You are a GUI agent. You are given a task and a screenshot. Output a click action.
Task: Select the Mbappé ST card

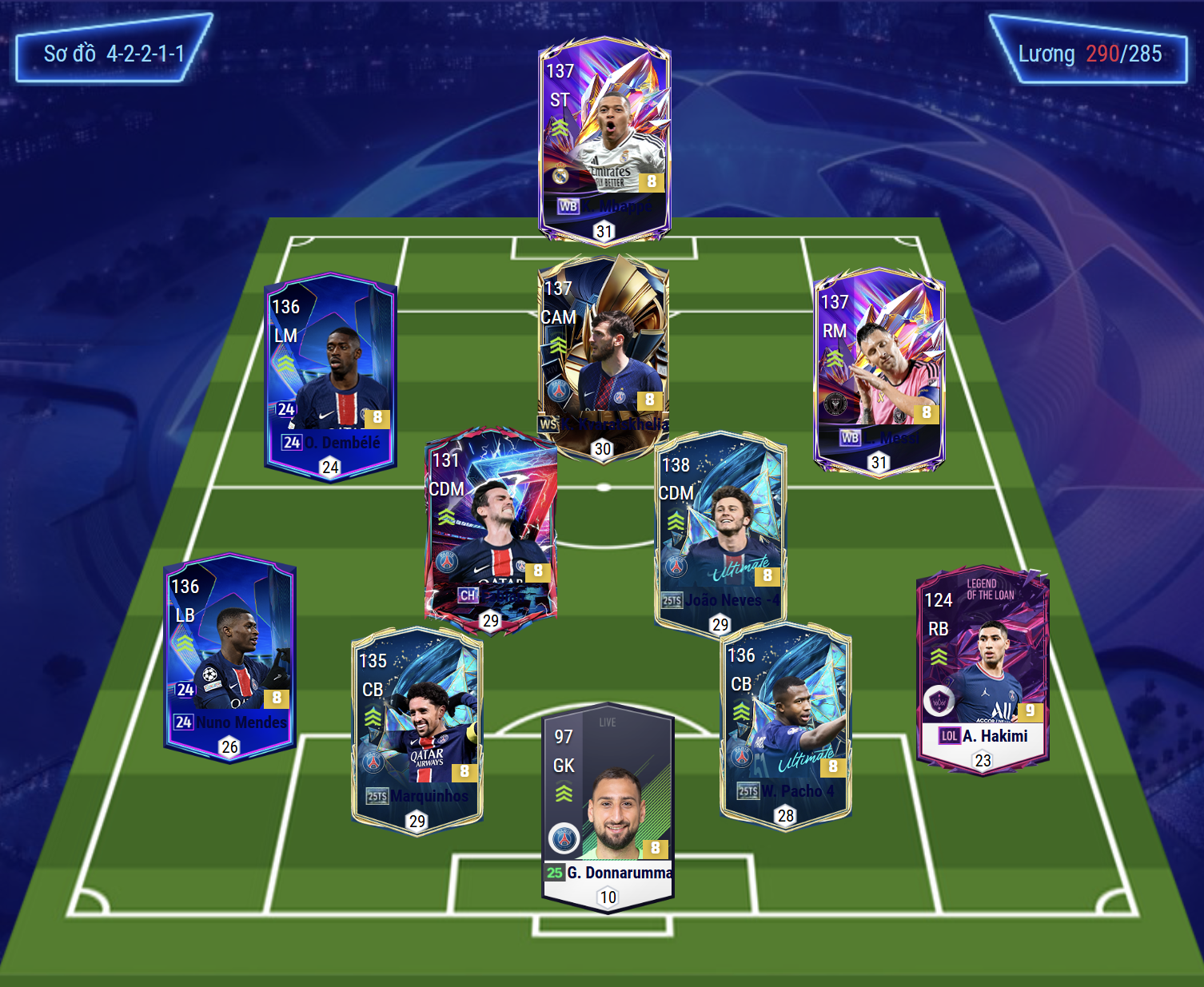coord(604,140)
